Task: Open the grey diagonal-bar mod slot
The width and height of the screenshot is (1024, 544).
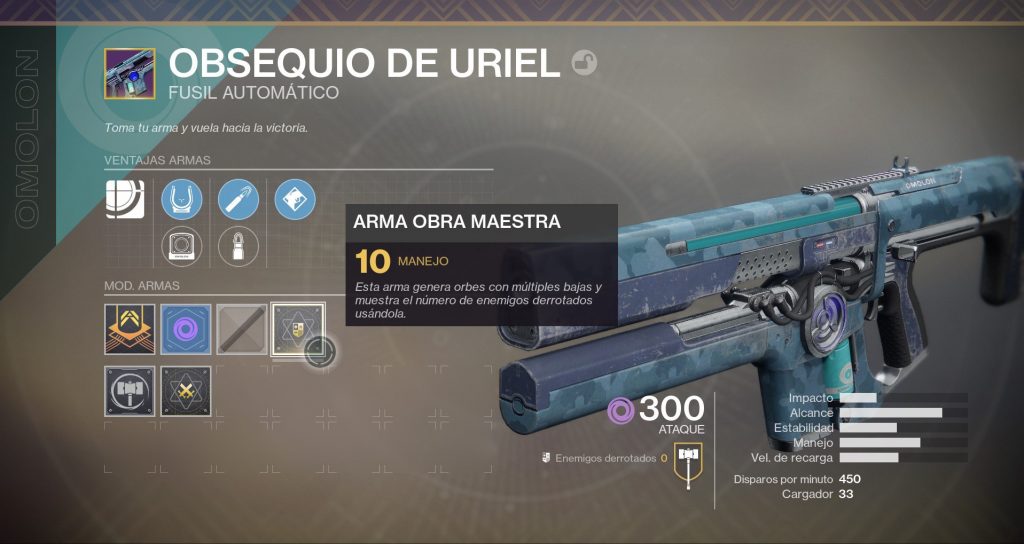Action: point(242,329)
